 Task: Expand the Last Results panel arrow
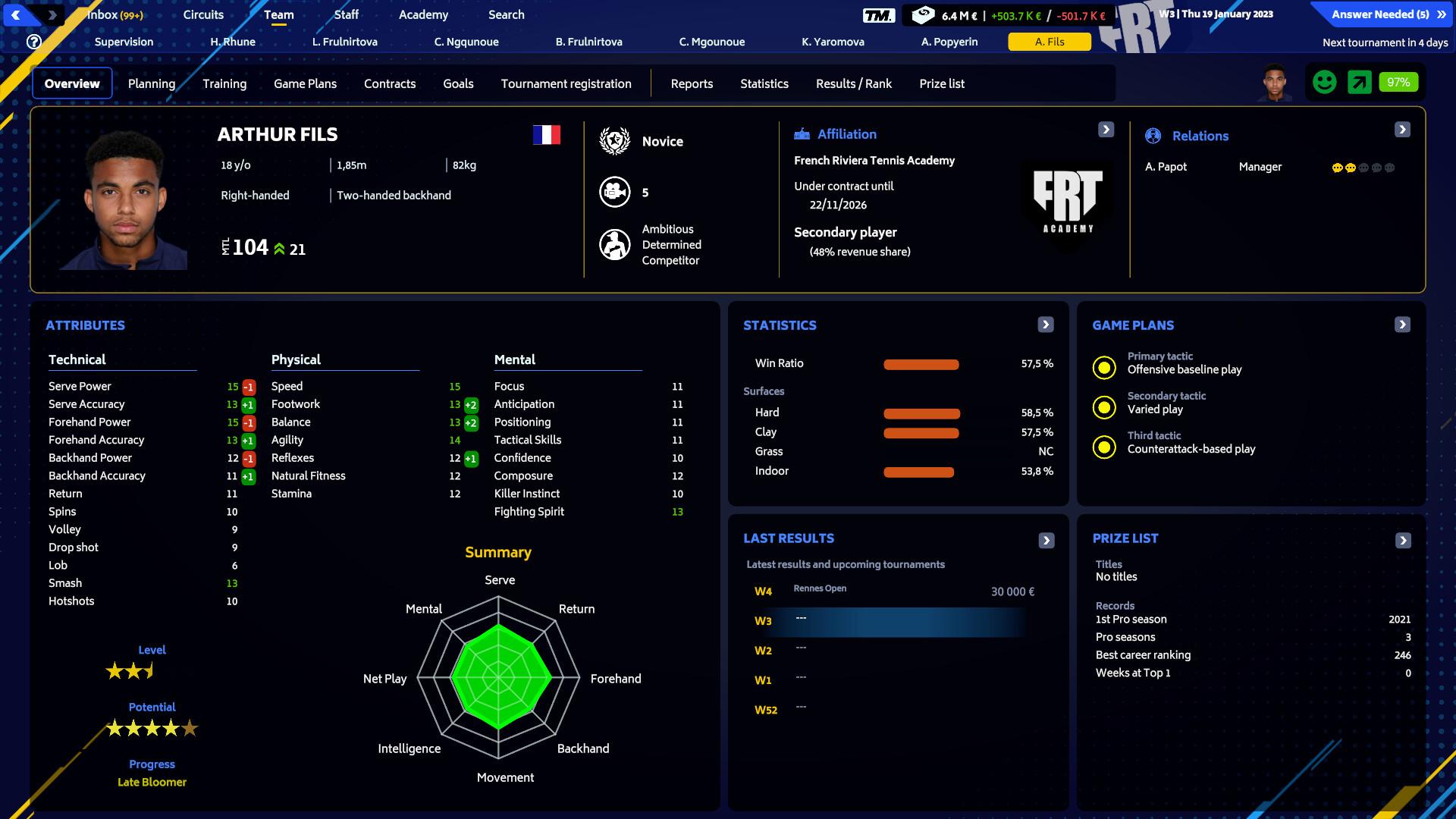tap(1046, 540)
